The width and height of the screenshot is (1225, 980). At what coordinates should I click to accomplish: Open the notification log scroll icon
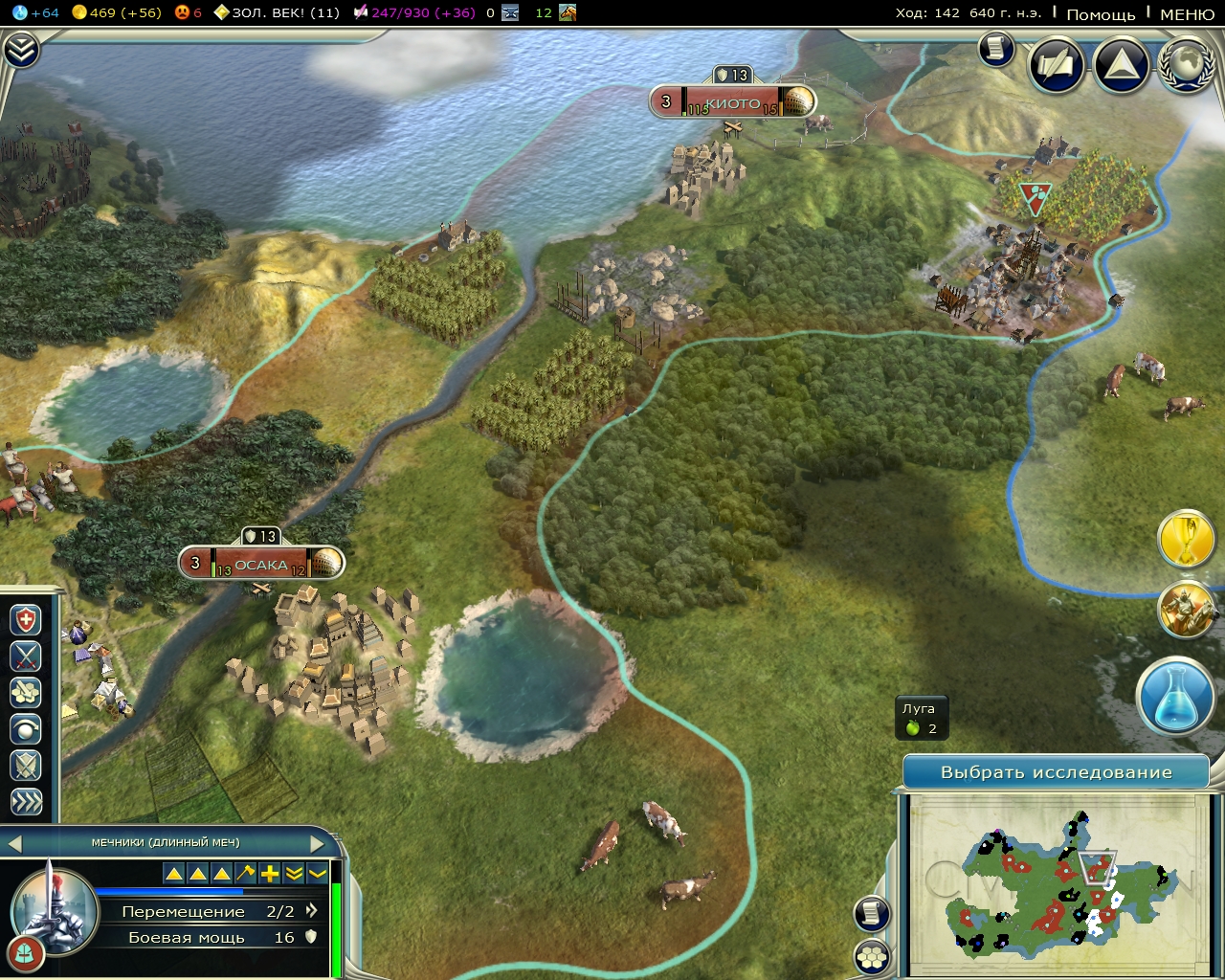[x=872, y=914]
